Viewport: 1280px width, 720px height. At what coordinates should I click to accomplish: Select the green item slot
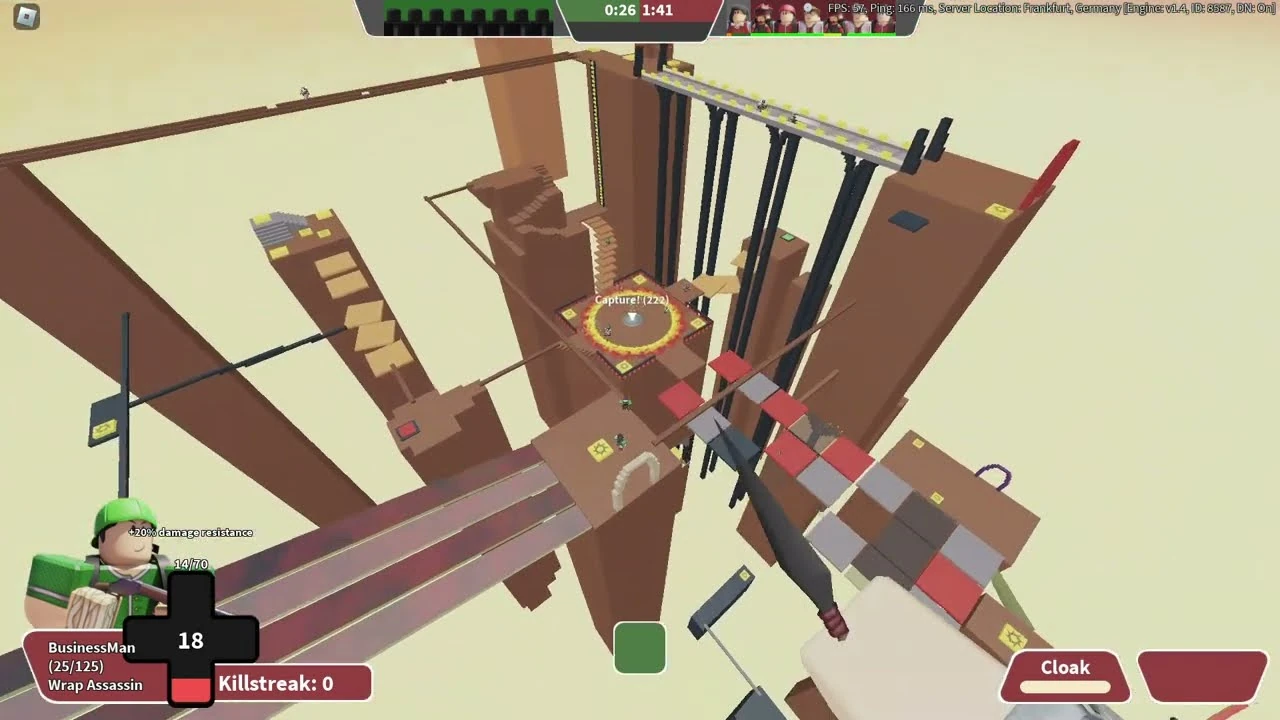pos(640,648)
